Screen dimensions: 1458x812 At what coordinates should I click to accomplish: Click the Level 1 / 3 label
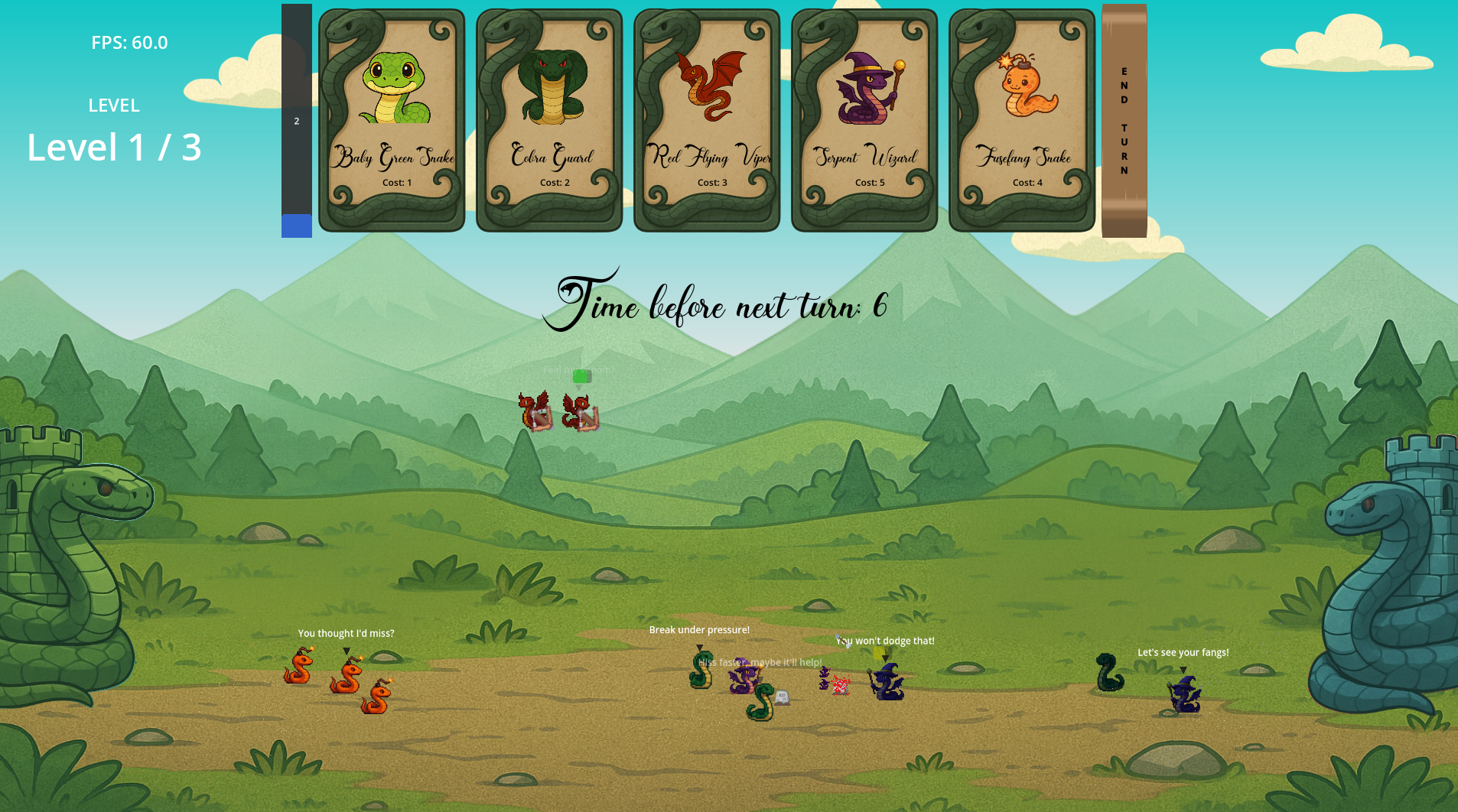click(113, 147)
